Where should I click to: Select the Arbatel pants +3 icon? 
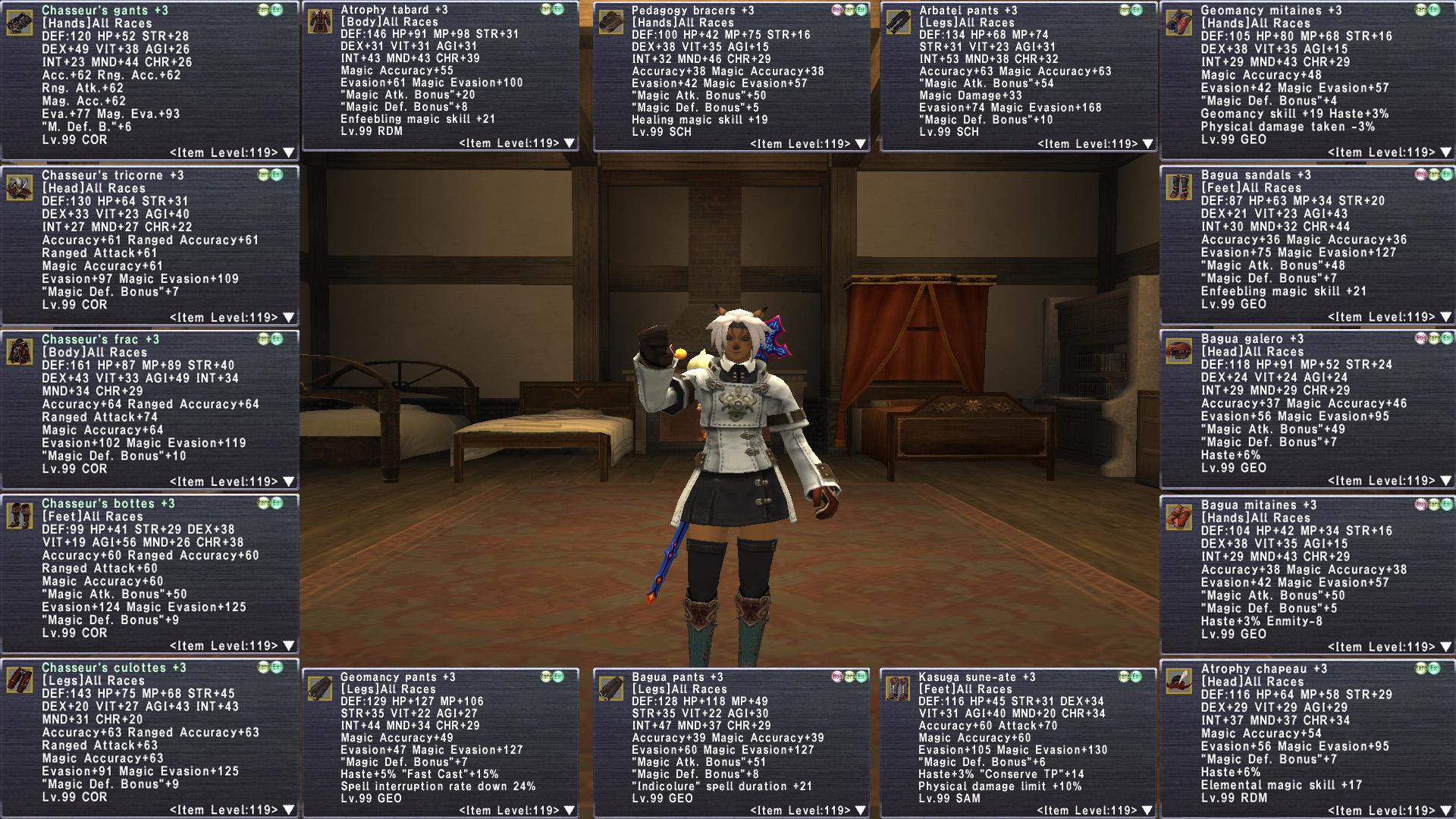click(898, 22)
